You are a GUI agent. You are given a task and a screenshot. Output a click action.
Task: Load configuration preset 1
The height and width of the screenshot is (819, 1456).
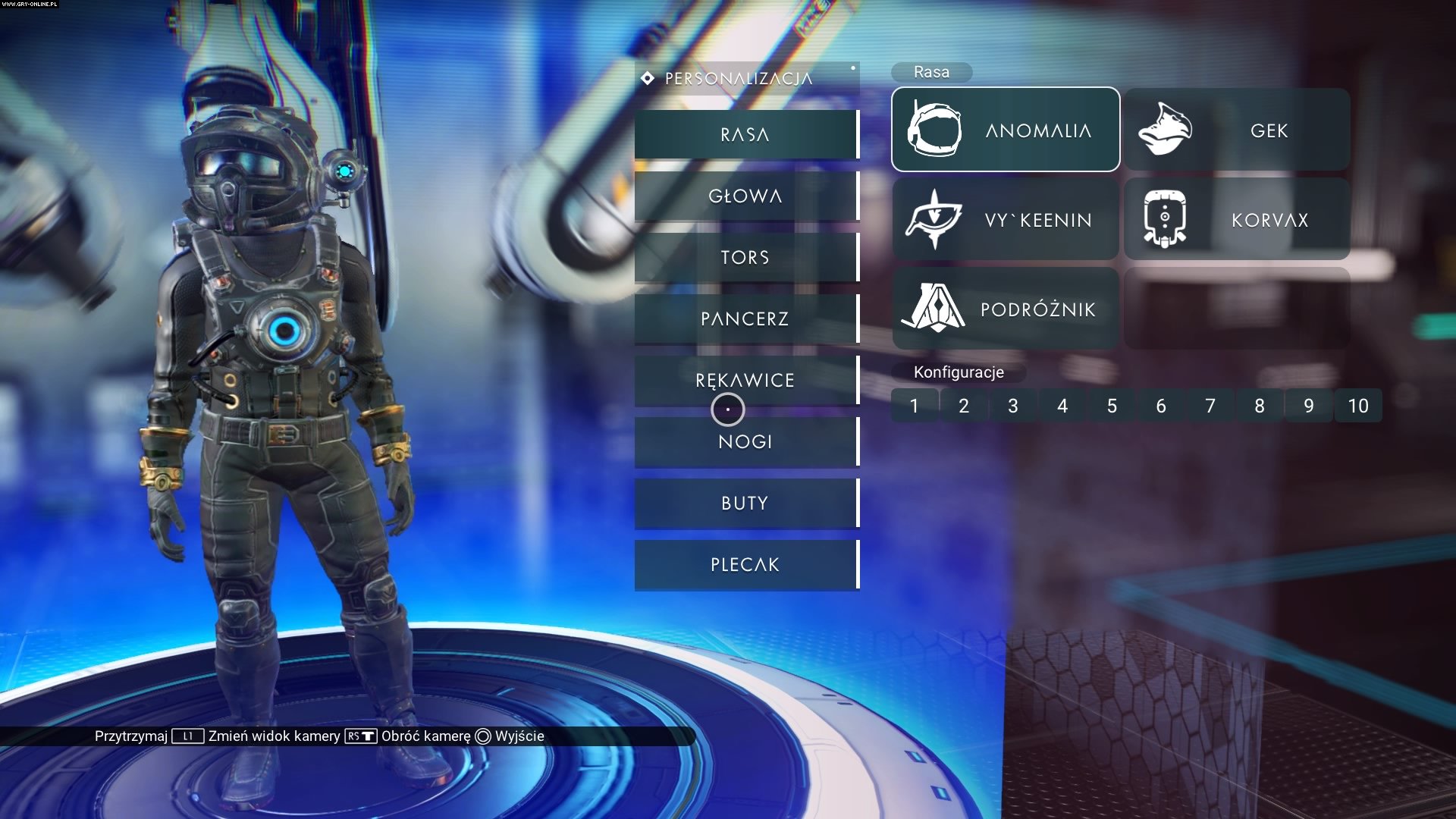point(915,406)
